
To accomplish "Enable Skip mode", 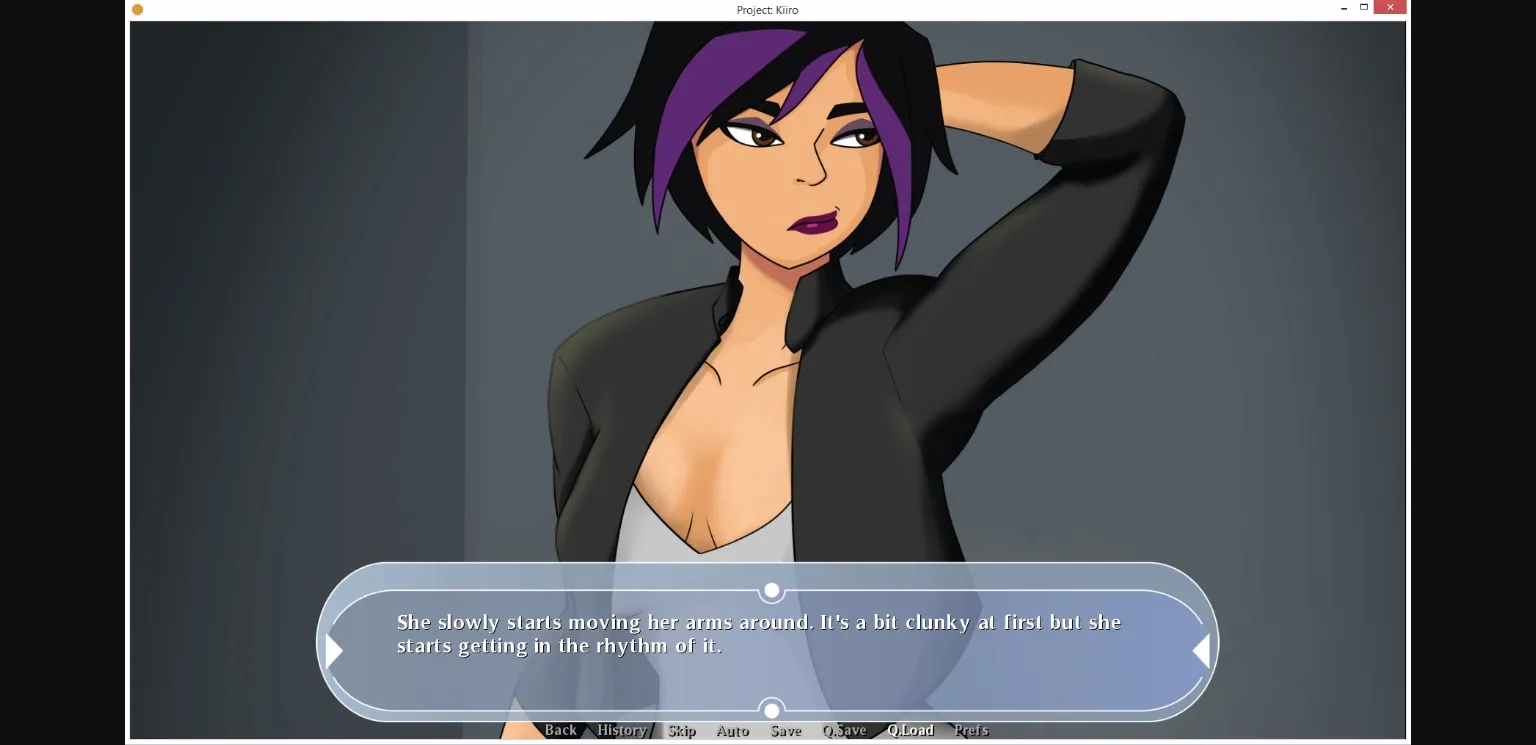I will [681, 730].
